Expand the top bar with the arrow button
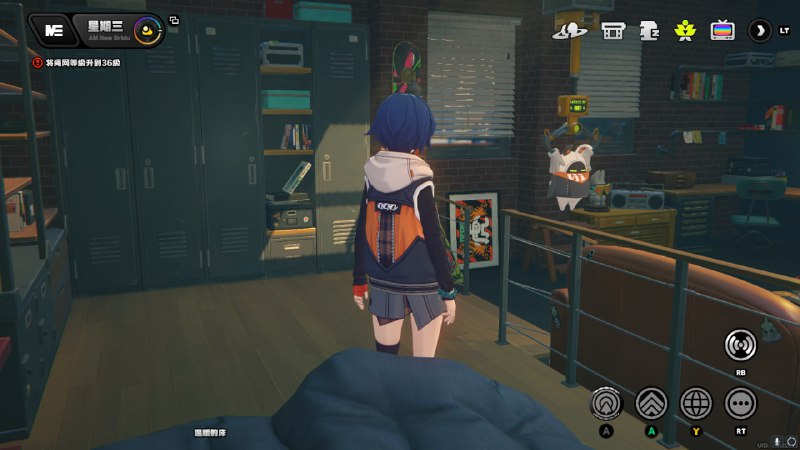 coord(760,30)
